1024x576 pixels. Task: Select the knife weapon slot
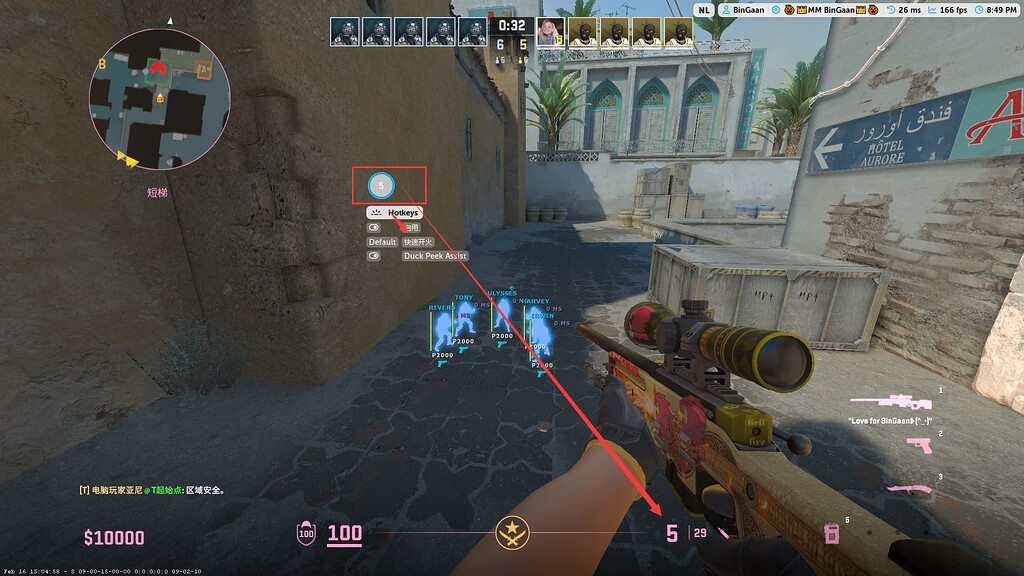click(x=909, y=488)
